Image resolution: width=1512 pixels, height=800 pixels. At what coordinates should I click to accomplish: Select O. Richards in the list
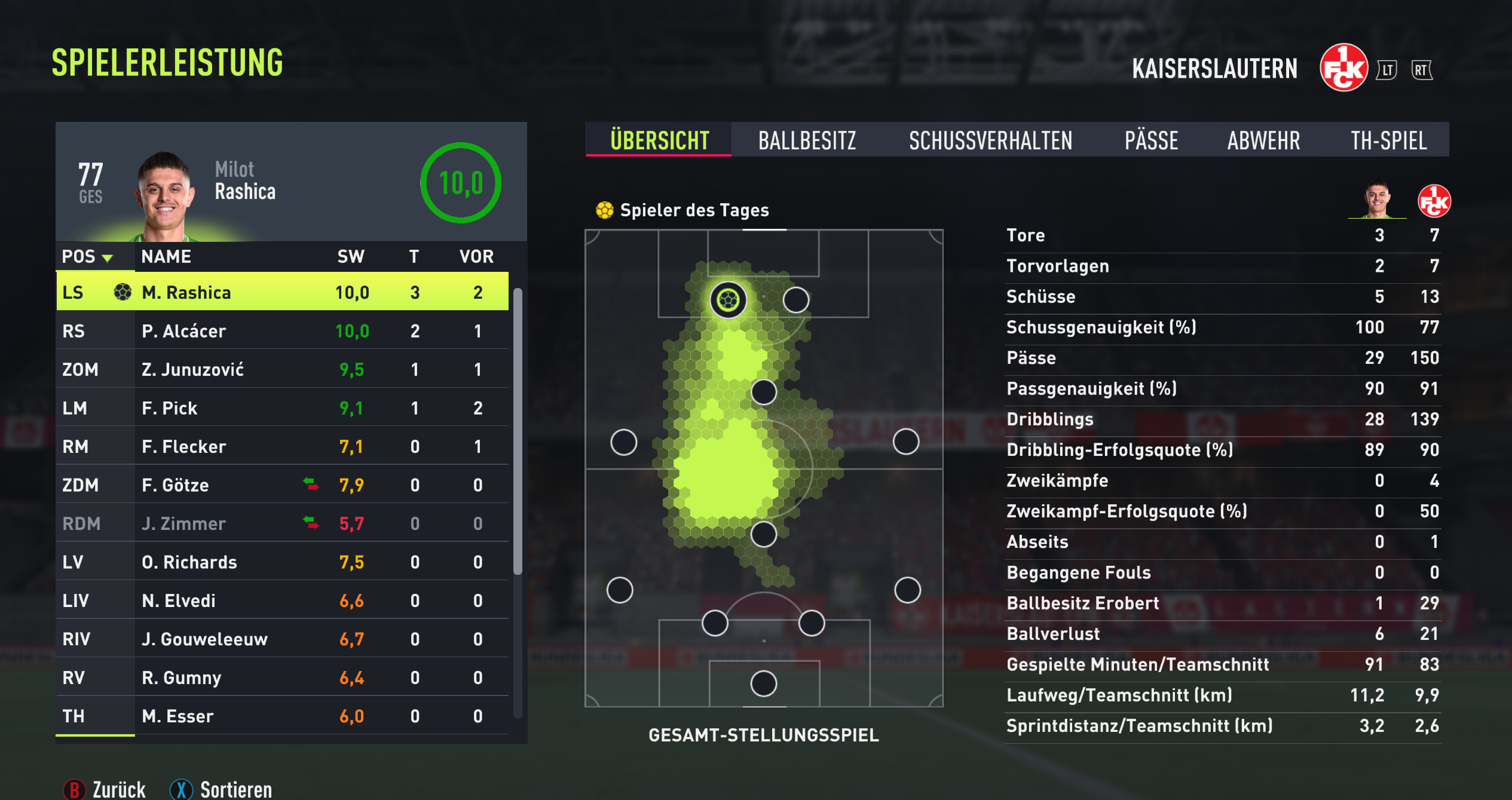click(x=282, y=562)
